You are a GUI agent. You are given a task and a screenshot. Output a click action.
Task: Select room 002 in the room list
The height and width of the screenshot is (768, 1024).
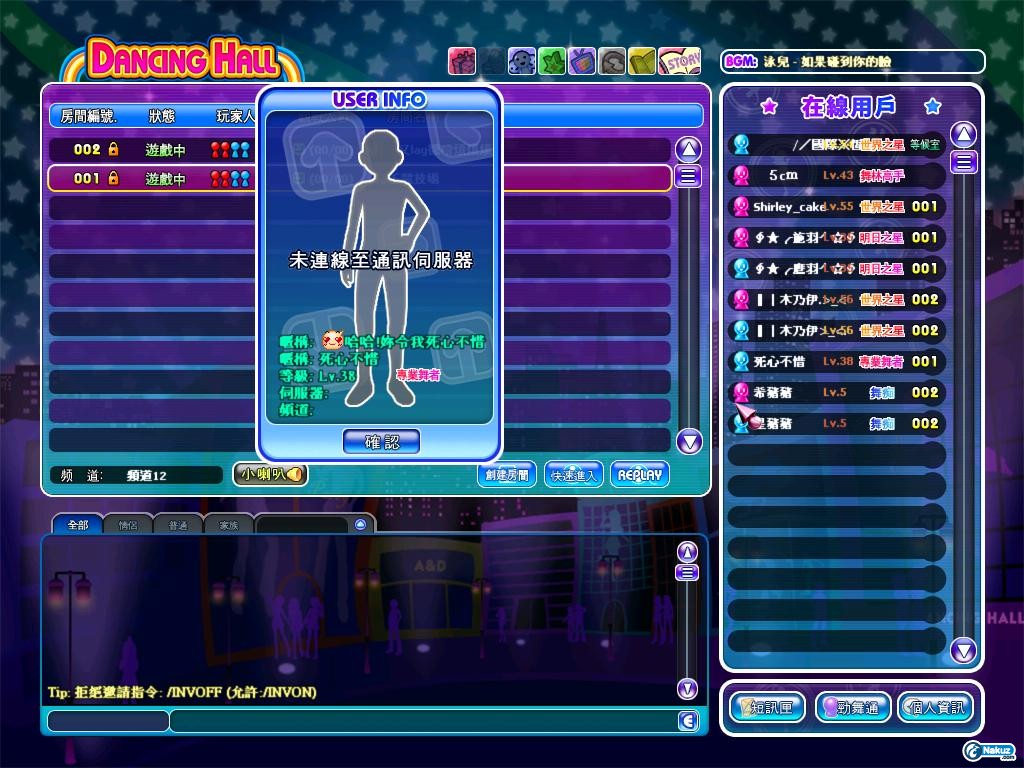pos(150,150)
